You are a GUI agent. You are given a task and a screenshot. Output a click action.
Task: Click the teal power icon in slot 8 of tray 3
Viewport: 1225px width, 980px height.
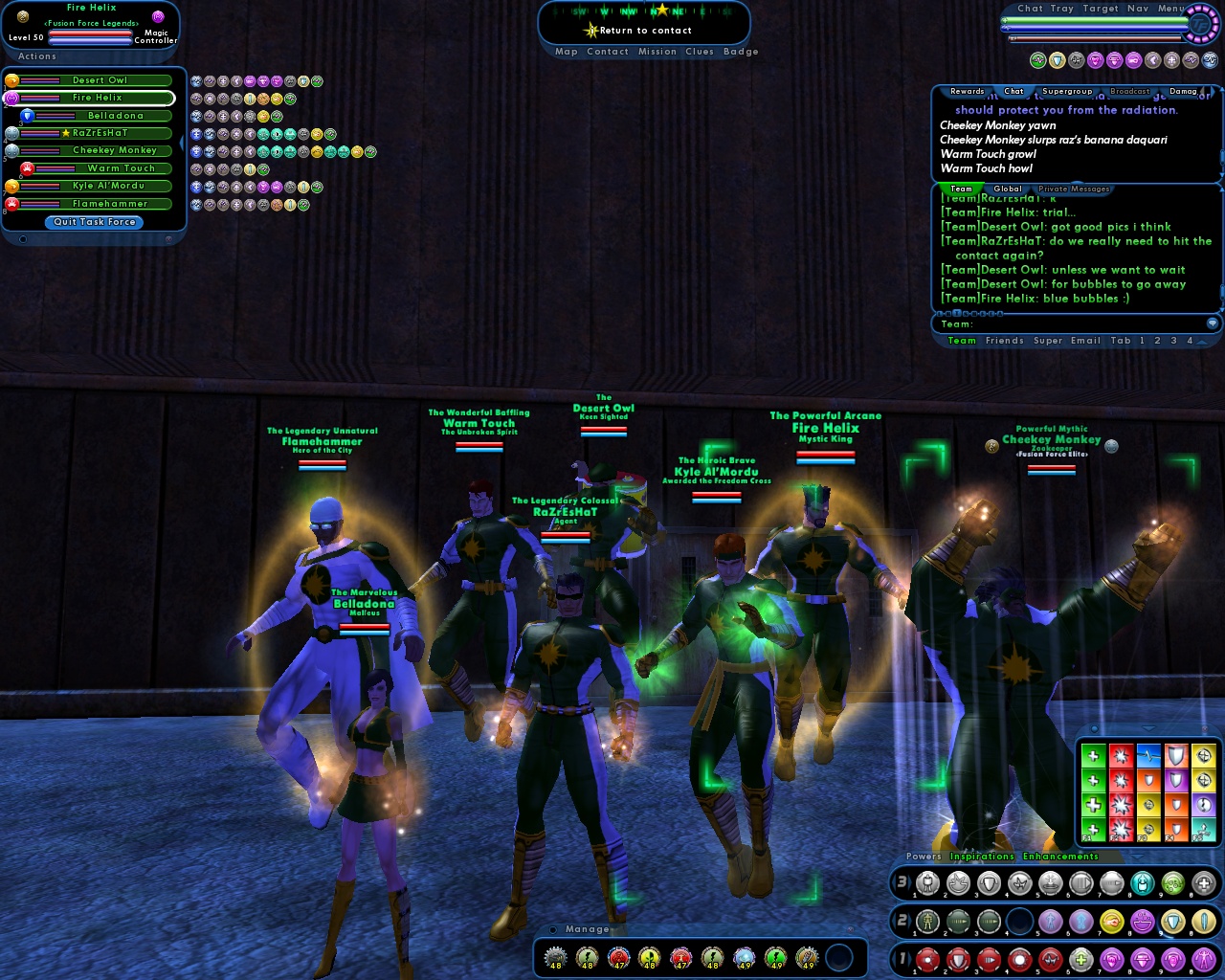coord(1144,882)
